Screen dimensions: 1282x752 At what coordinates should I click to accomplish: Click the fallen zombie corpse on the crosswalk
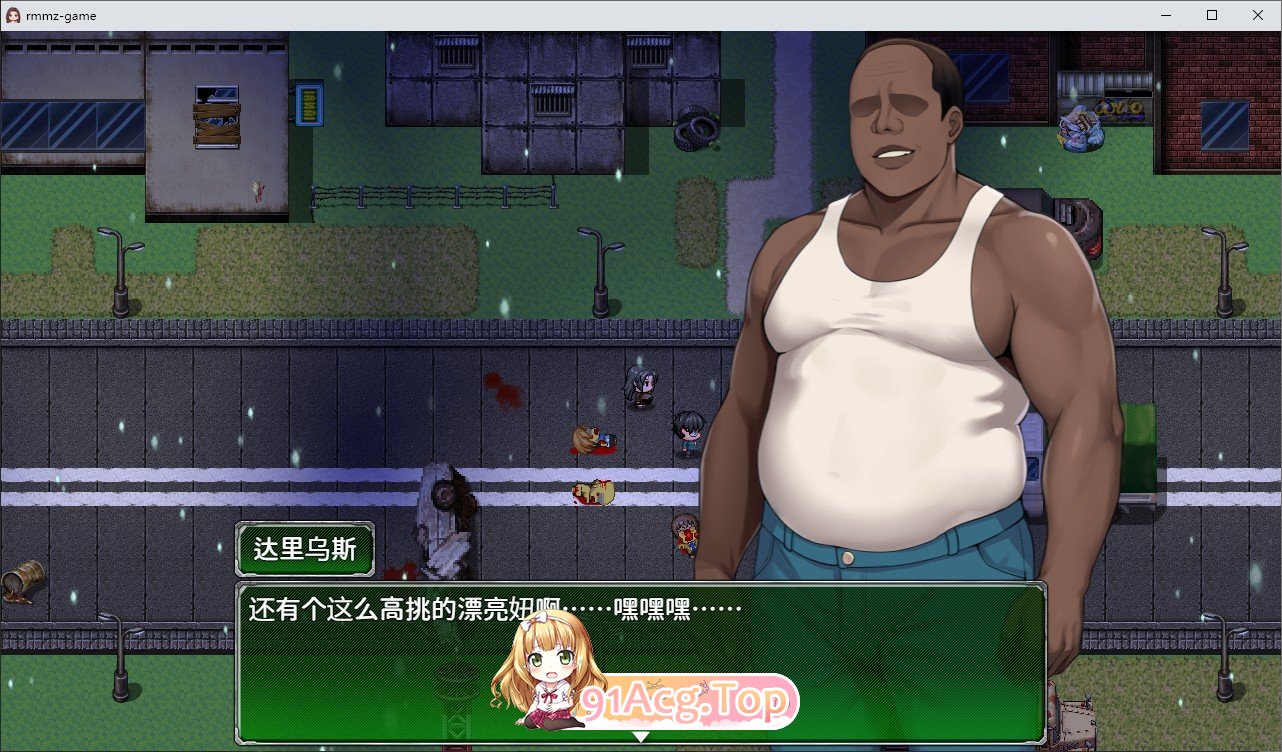pos(592,493)
